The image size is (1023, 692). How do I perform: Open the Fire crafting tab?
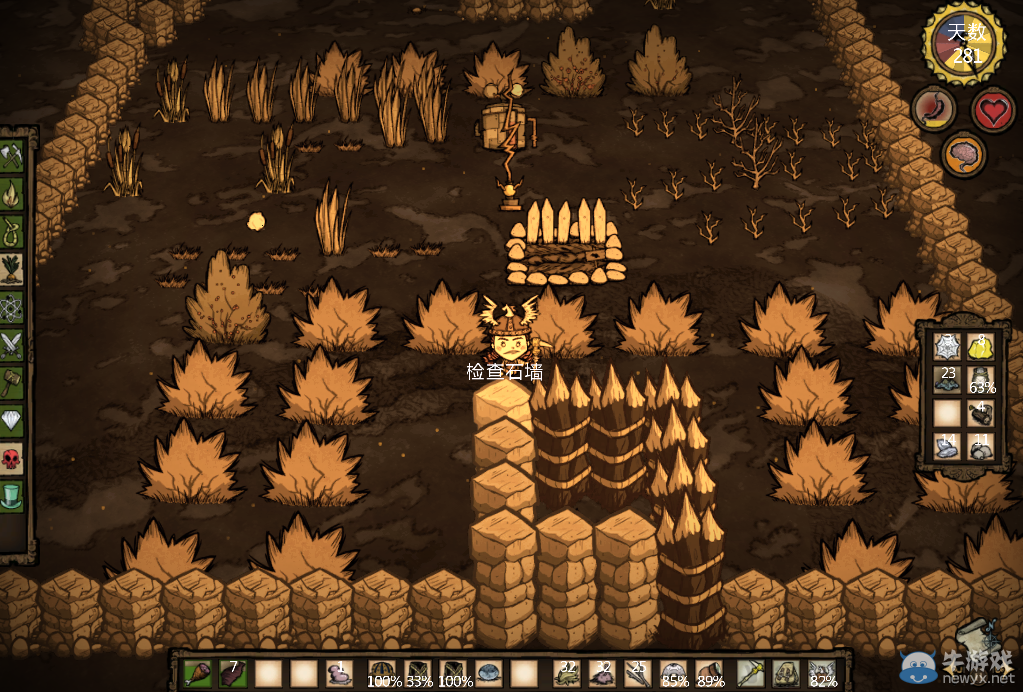[x=12, y=193]
